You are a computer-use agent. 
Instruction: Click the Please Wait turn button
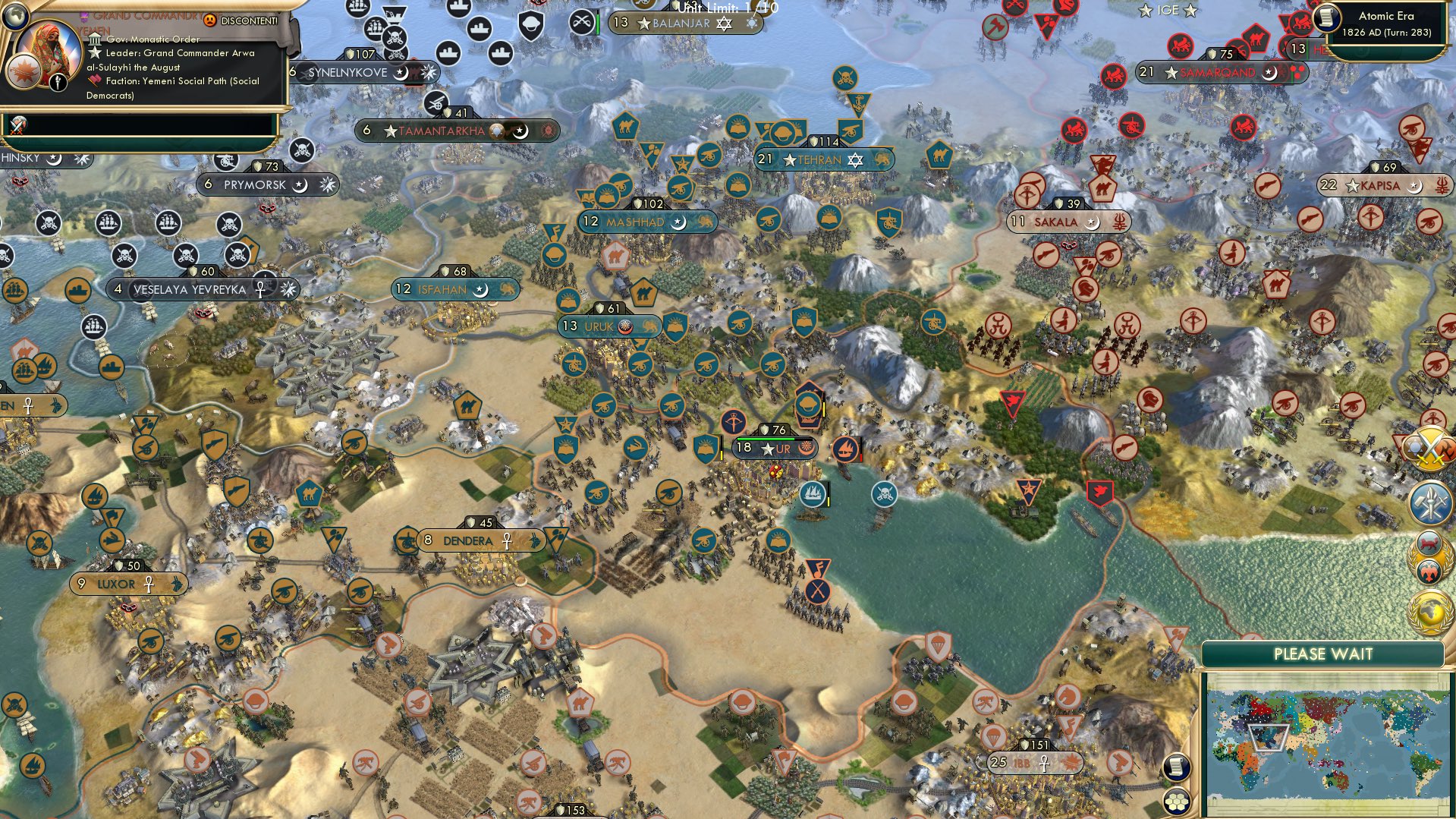1322,654
